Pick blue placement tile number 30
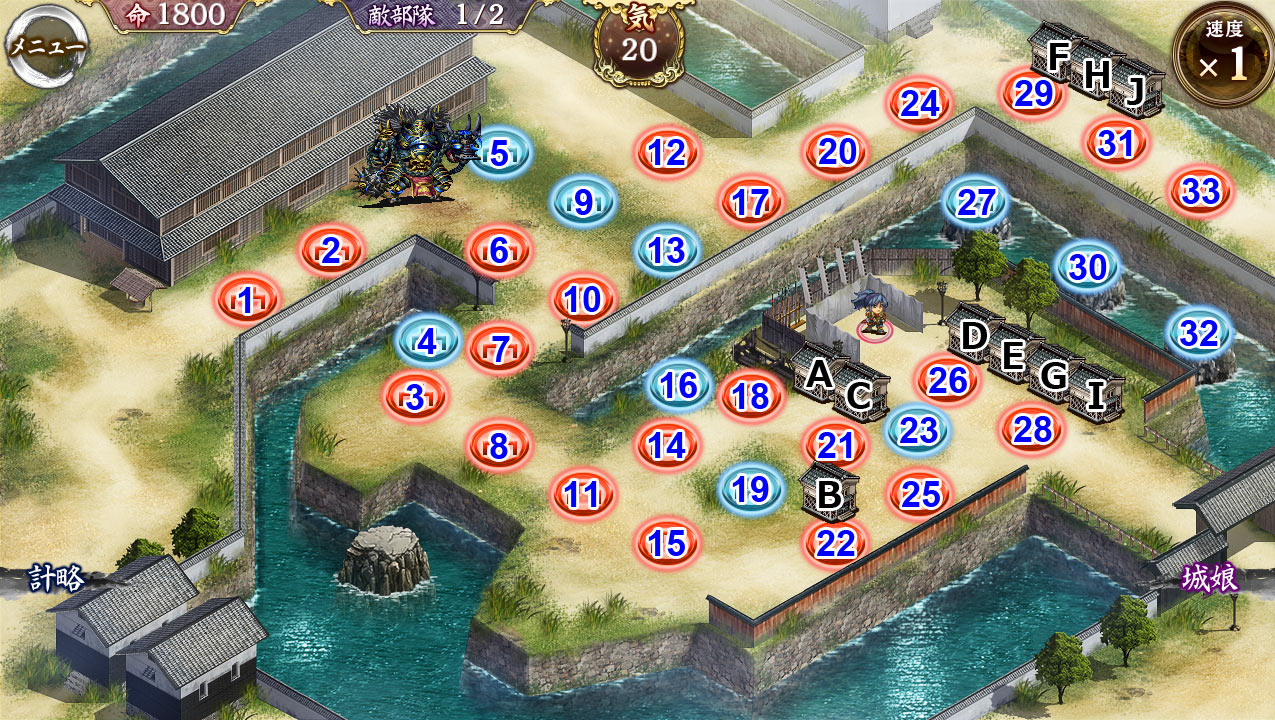Viewport: 1275px width, 720px height. [x=1088, y=267]
